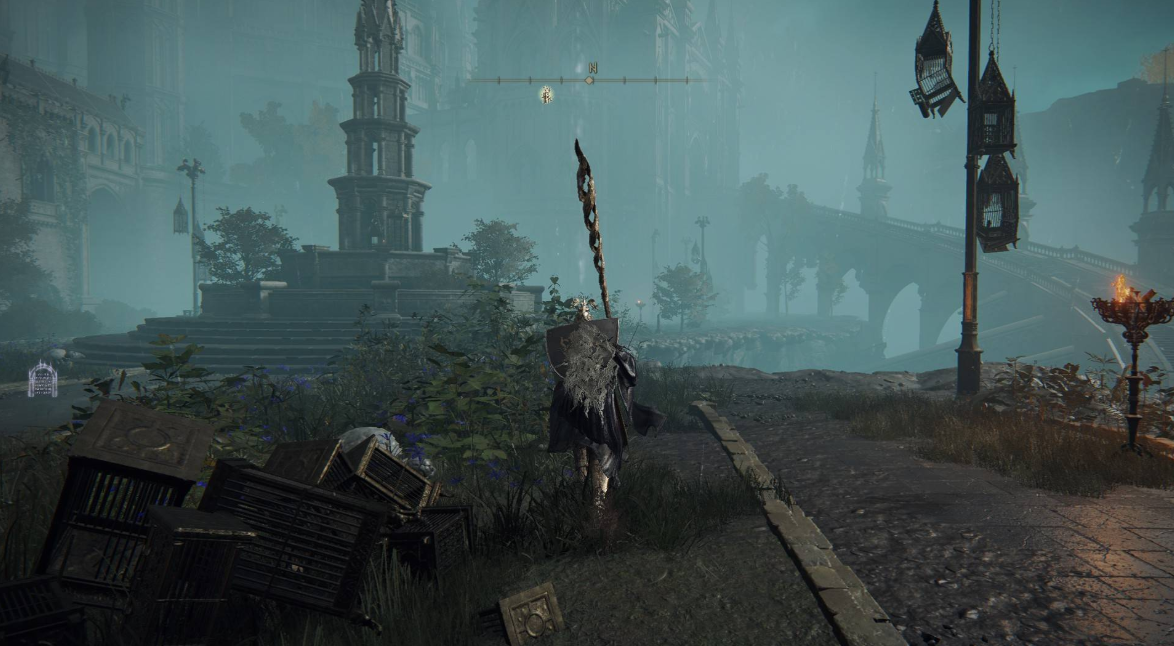
Task: Click the white gate waypoint marker icon
Action: point(42,380)
